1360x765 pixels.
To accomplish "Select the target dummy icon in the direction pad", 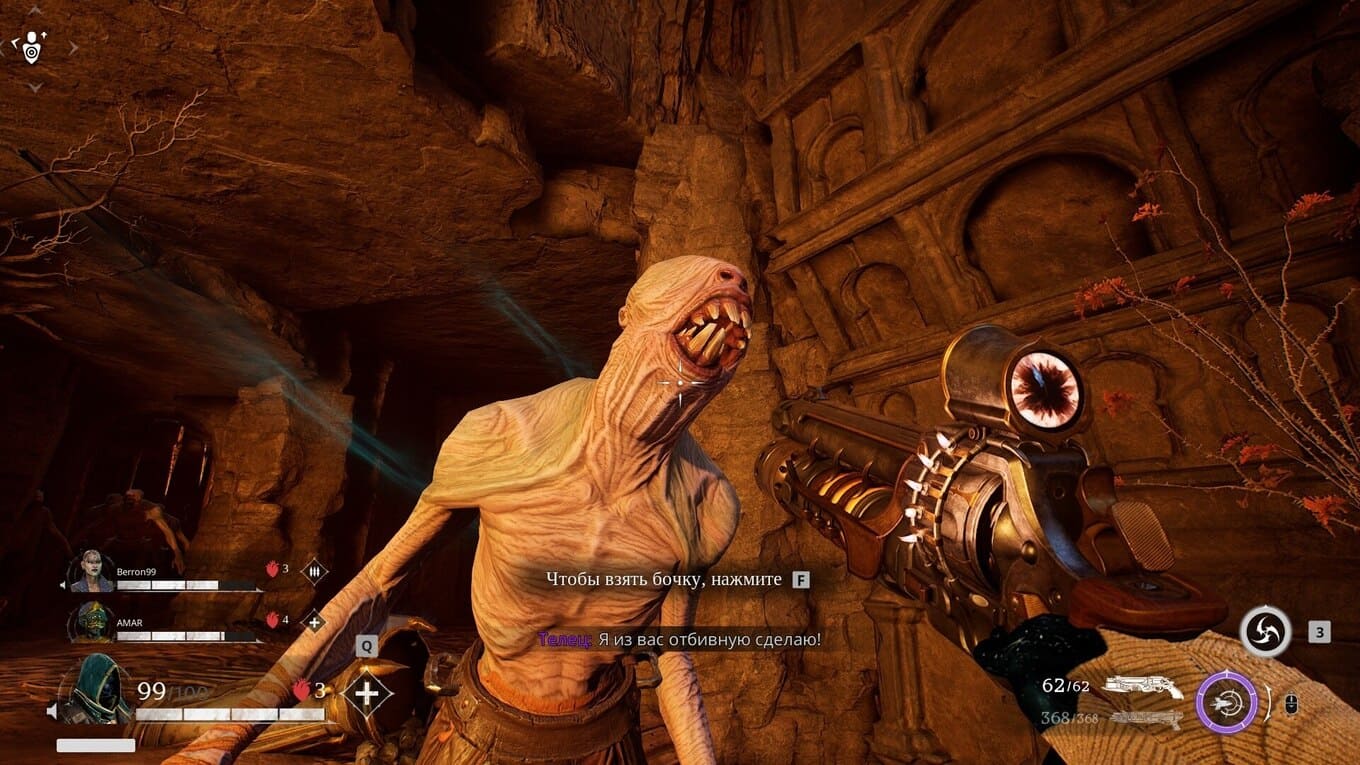I will pos(33,45).
